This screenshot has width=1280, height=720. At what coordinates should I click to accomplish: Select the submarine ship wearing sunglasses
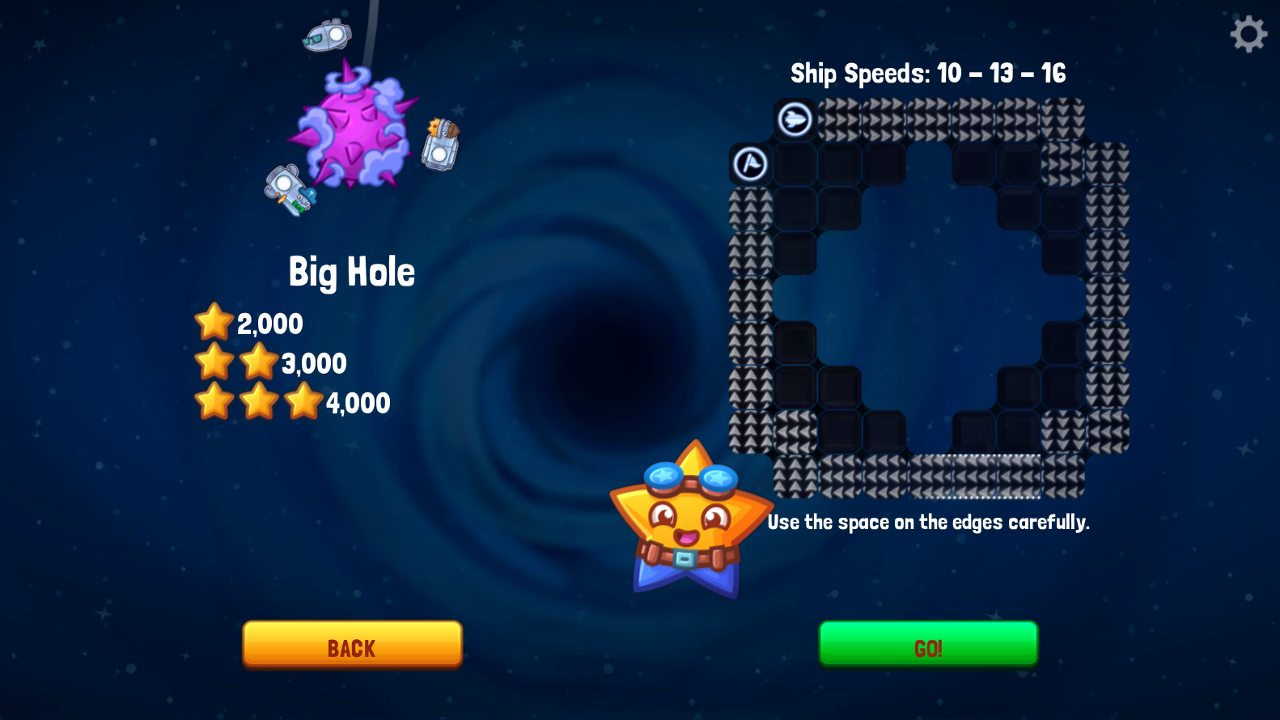coord(325,35)
